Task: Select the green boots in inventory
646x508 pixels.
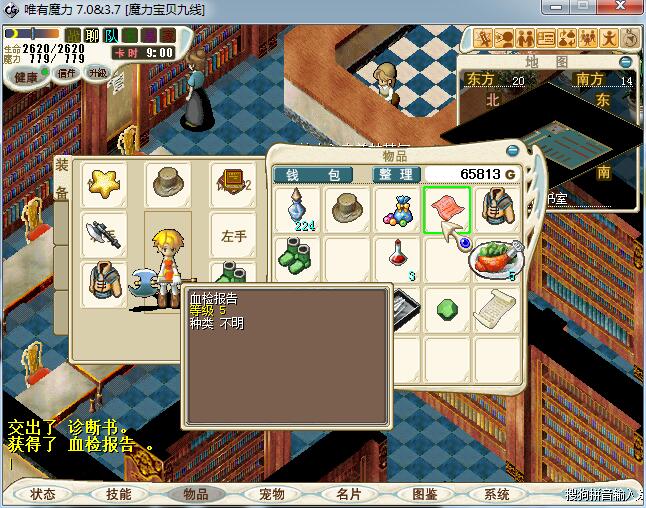Action: (x=299, y=258)
